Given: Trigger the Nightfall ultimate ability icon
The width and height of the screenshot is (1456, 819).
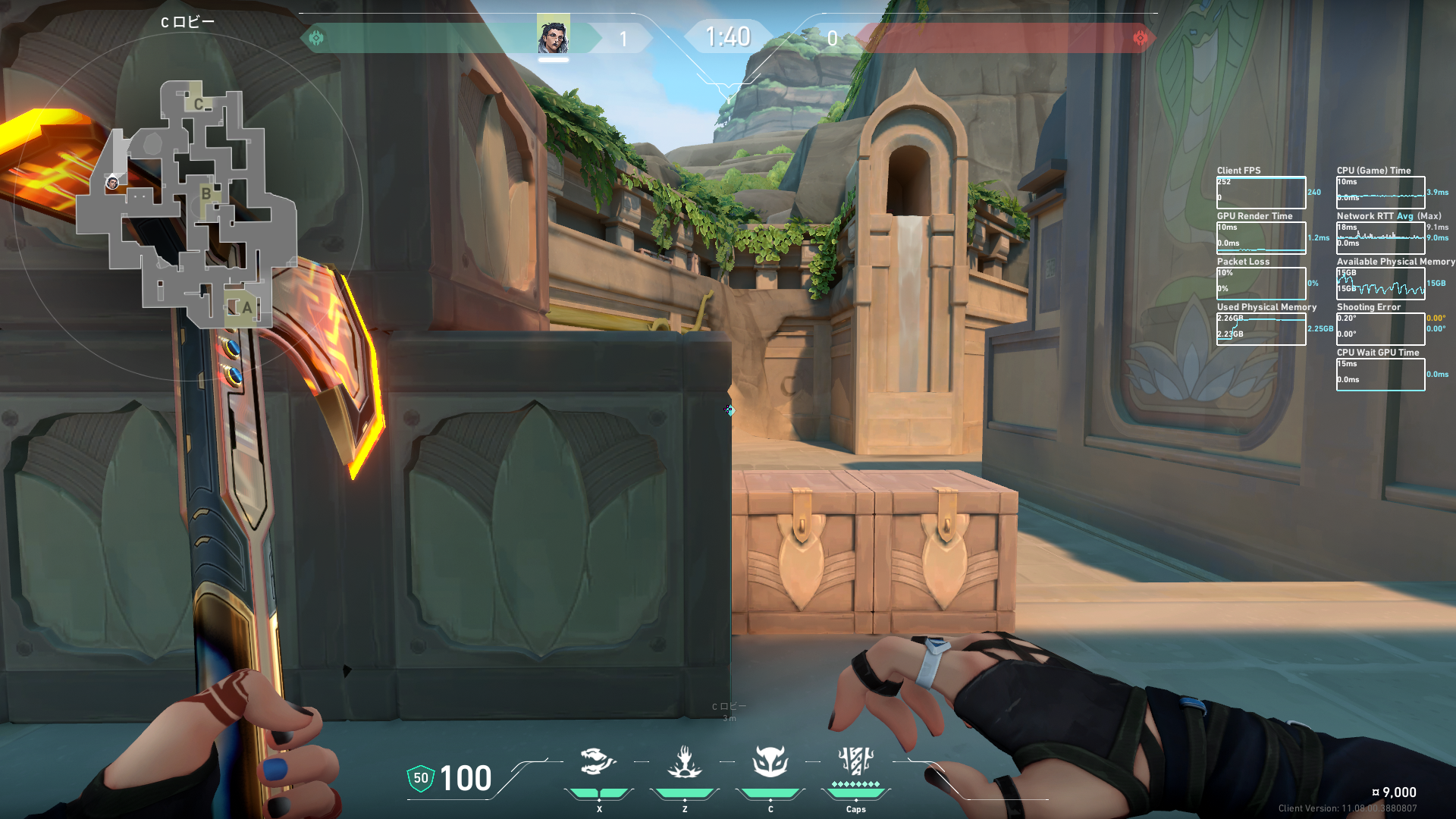Looking at the screenshot, I should [x=855, y=761].
